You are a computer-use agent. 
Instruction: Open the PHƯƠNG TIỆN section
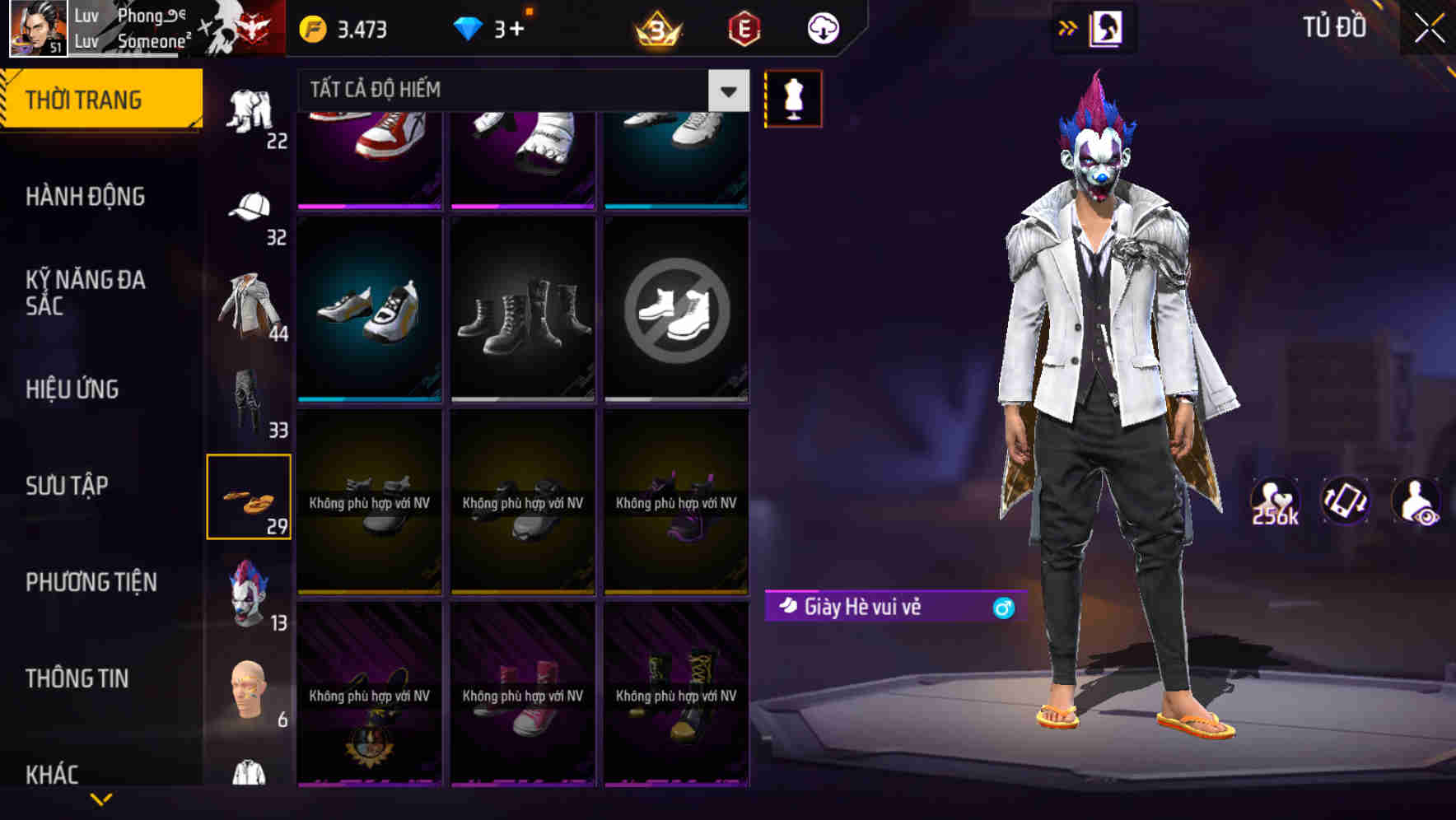(x=91, y=582)
